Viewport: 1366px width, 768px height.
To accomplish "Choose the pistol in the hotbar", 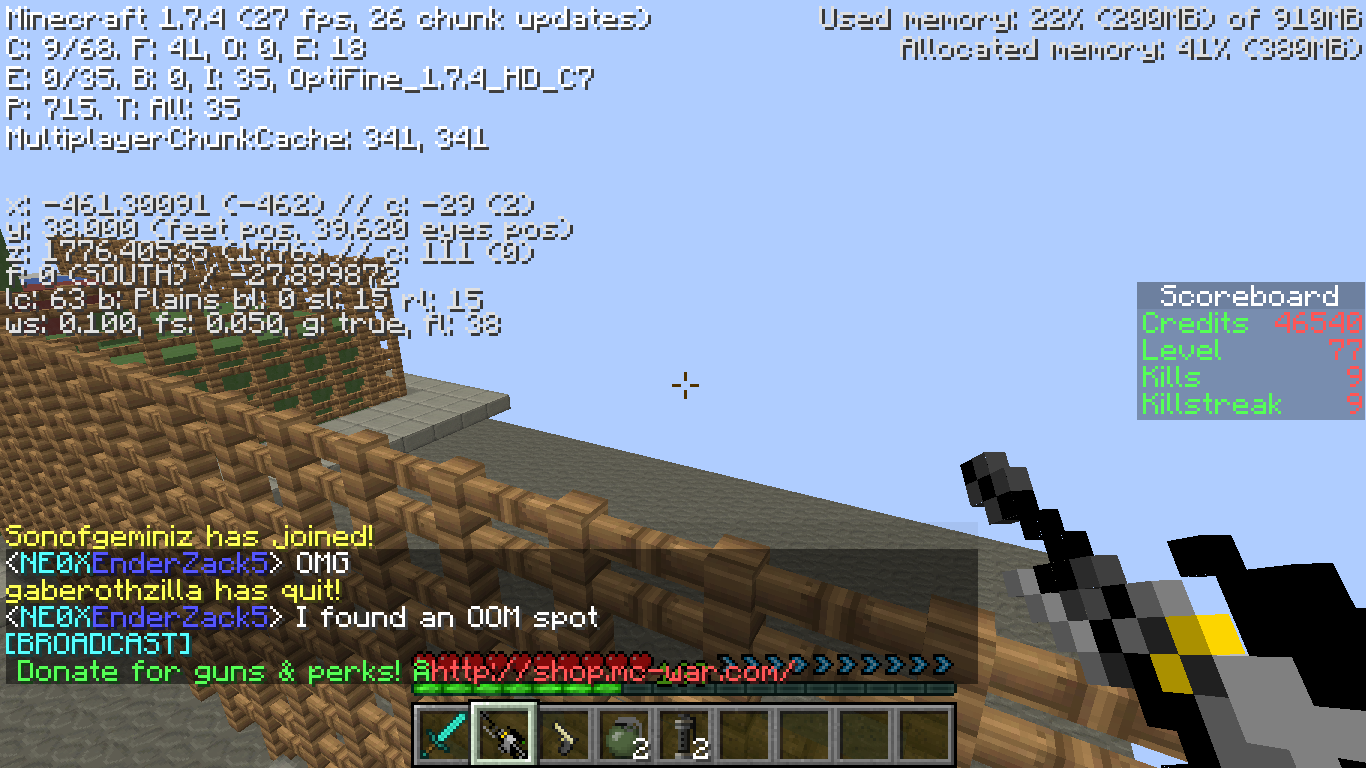I will (564, 736).
